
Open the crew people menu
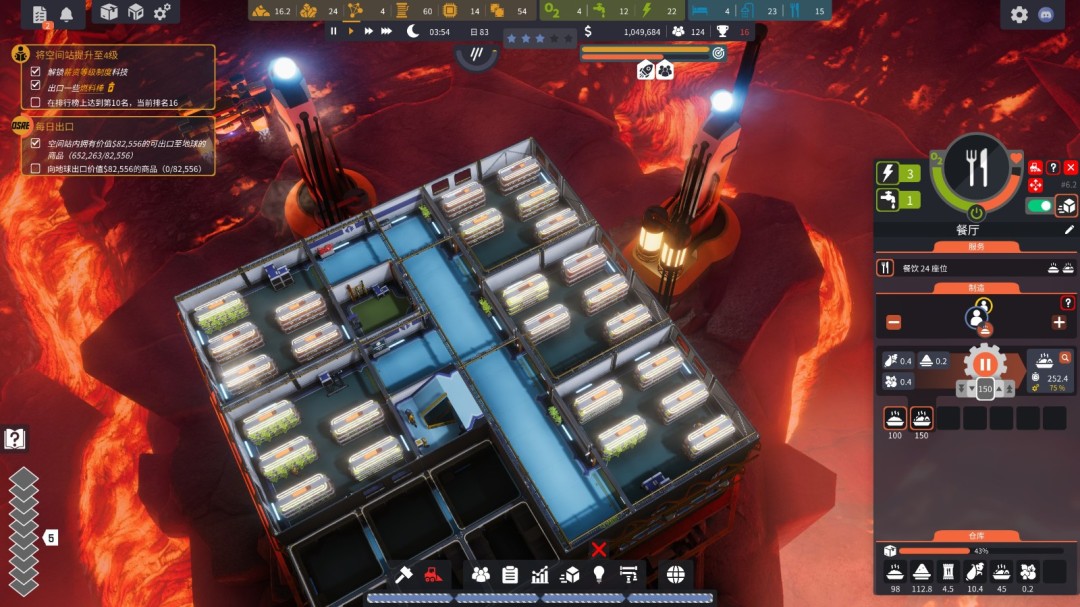tap(481, 574)
